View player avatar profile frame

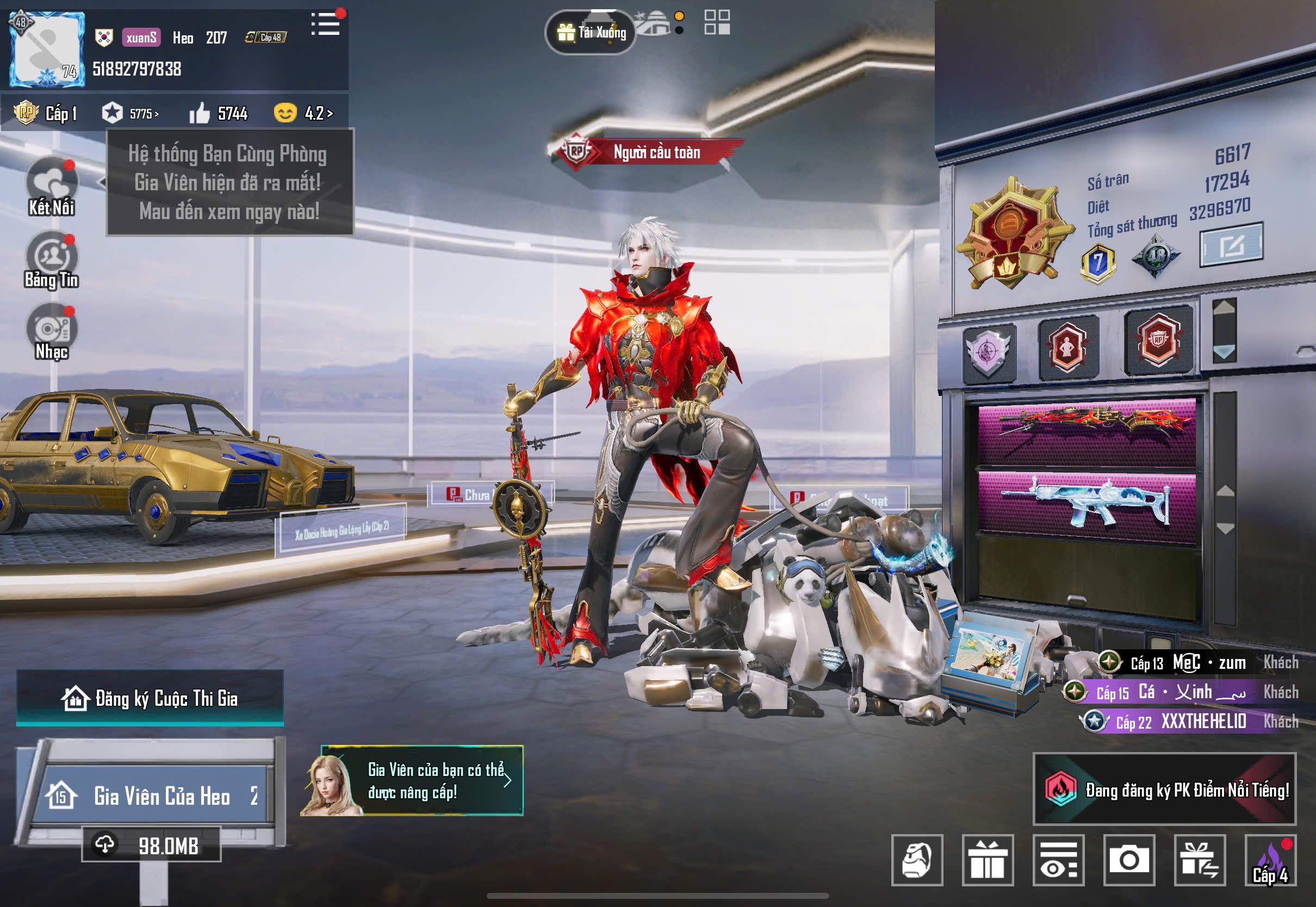(x=47, y=49)
